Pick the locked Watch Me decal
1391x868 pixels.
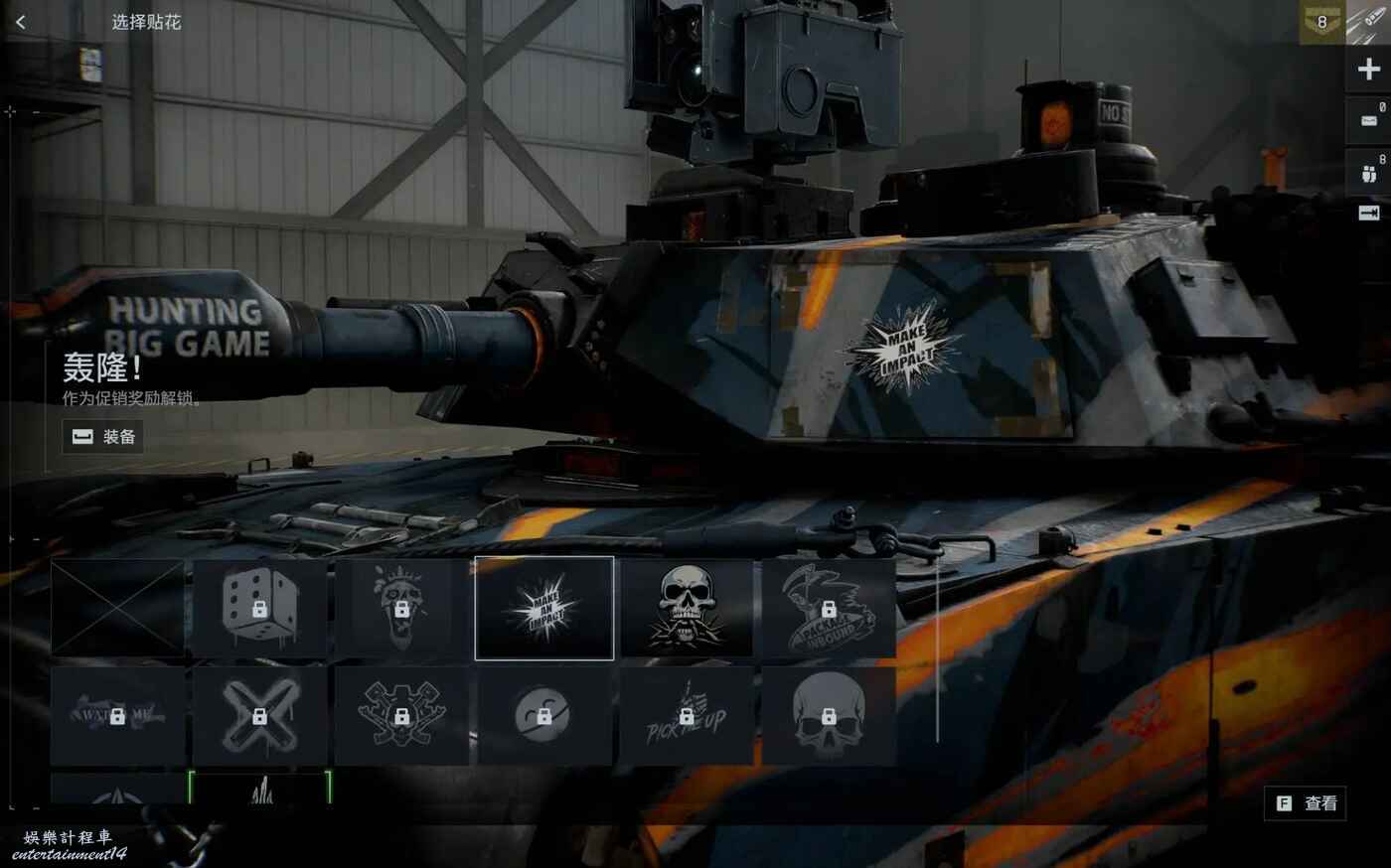pos(117,715)
